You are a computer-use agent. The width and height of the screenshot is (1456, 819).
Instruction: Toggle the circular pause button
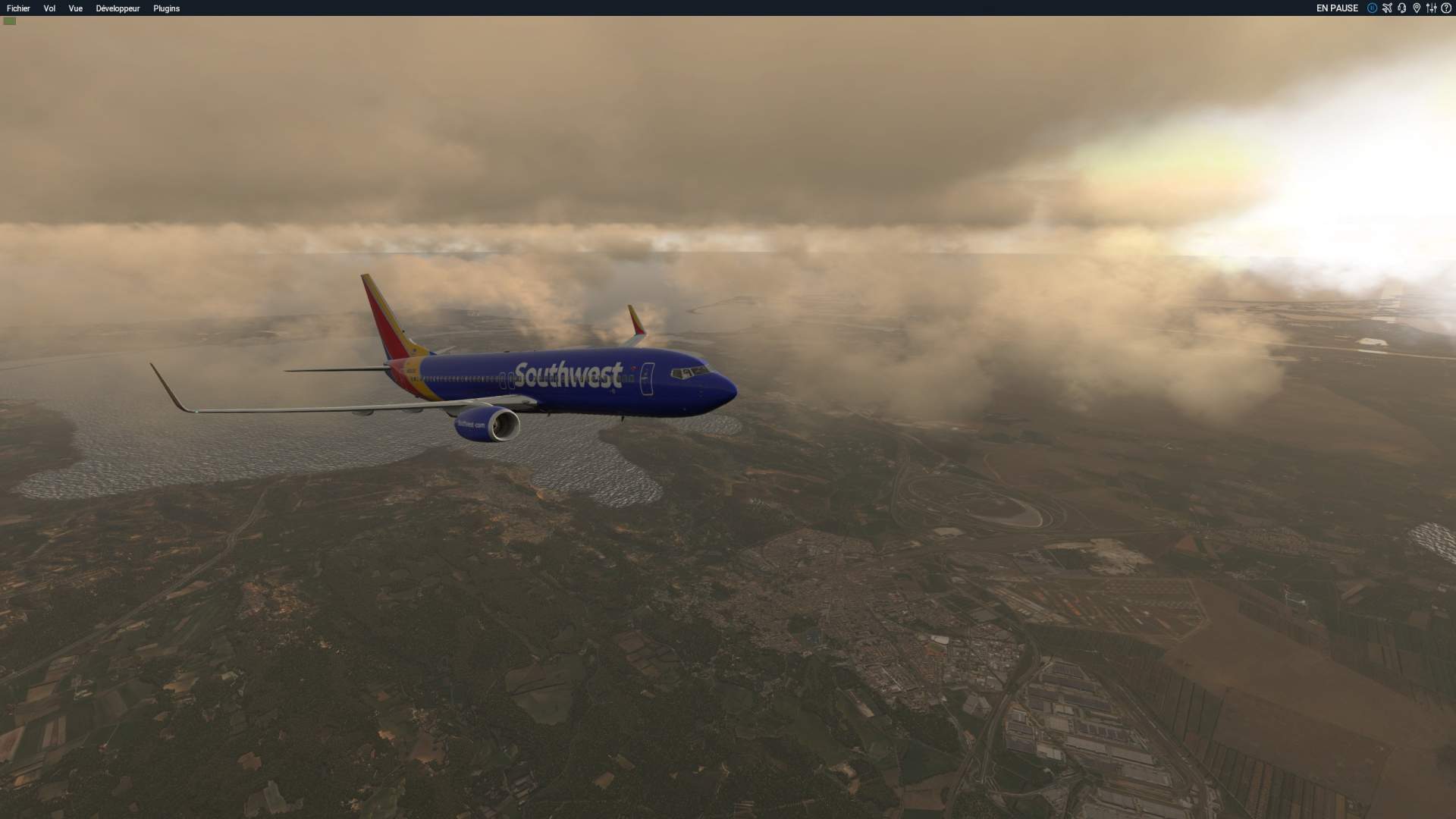click(1372, 8)
